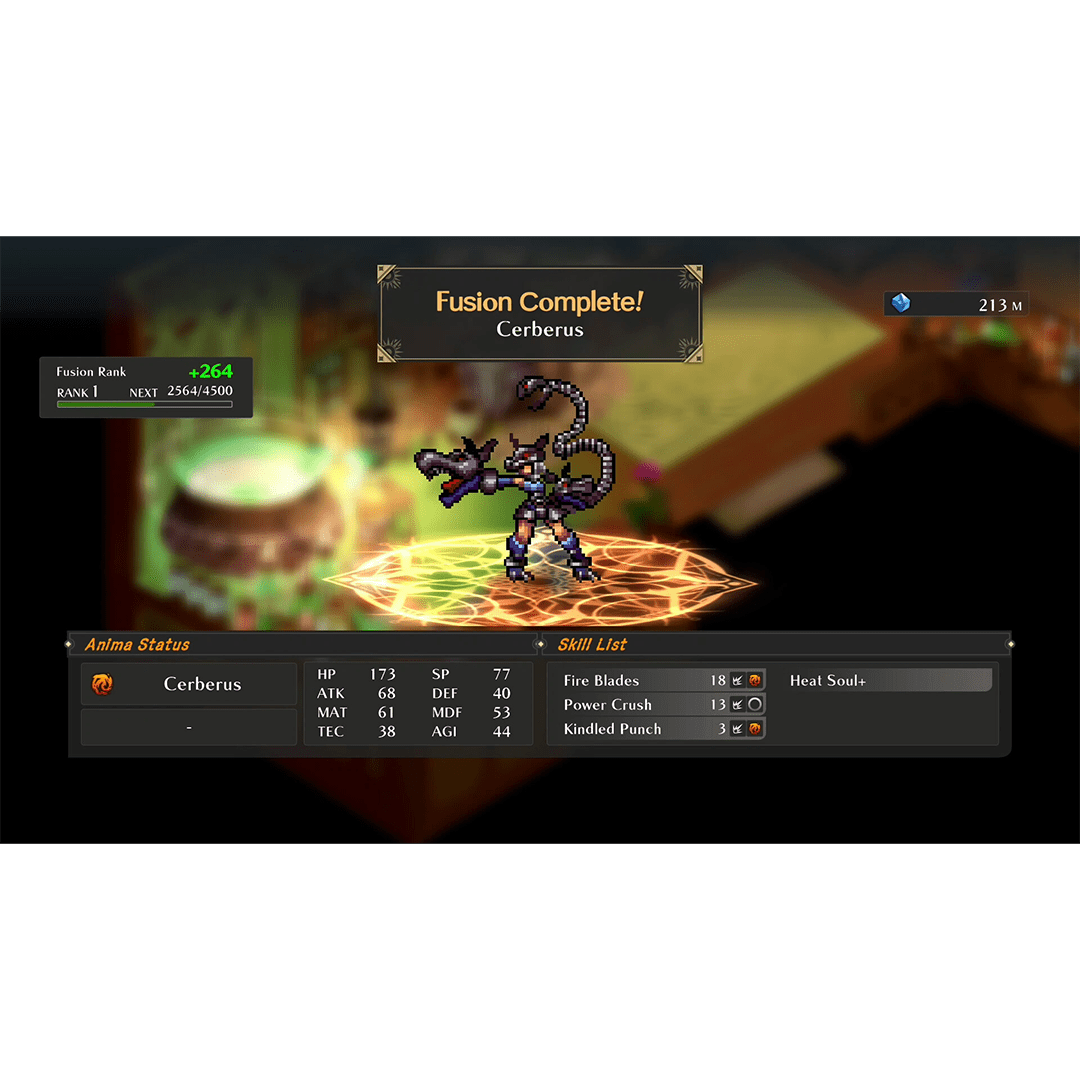The width and height of the screenshot is (1080, 1080).
Task: Select the Cerberus anima name entry
Action: [189, 684]
